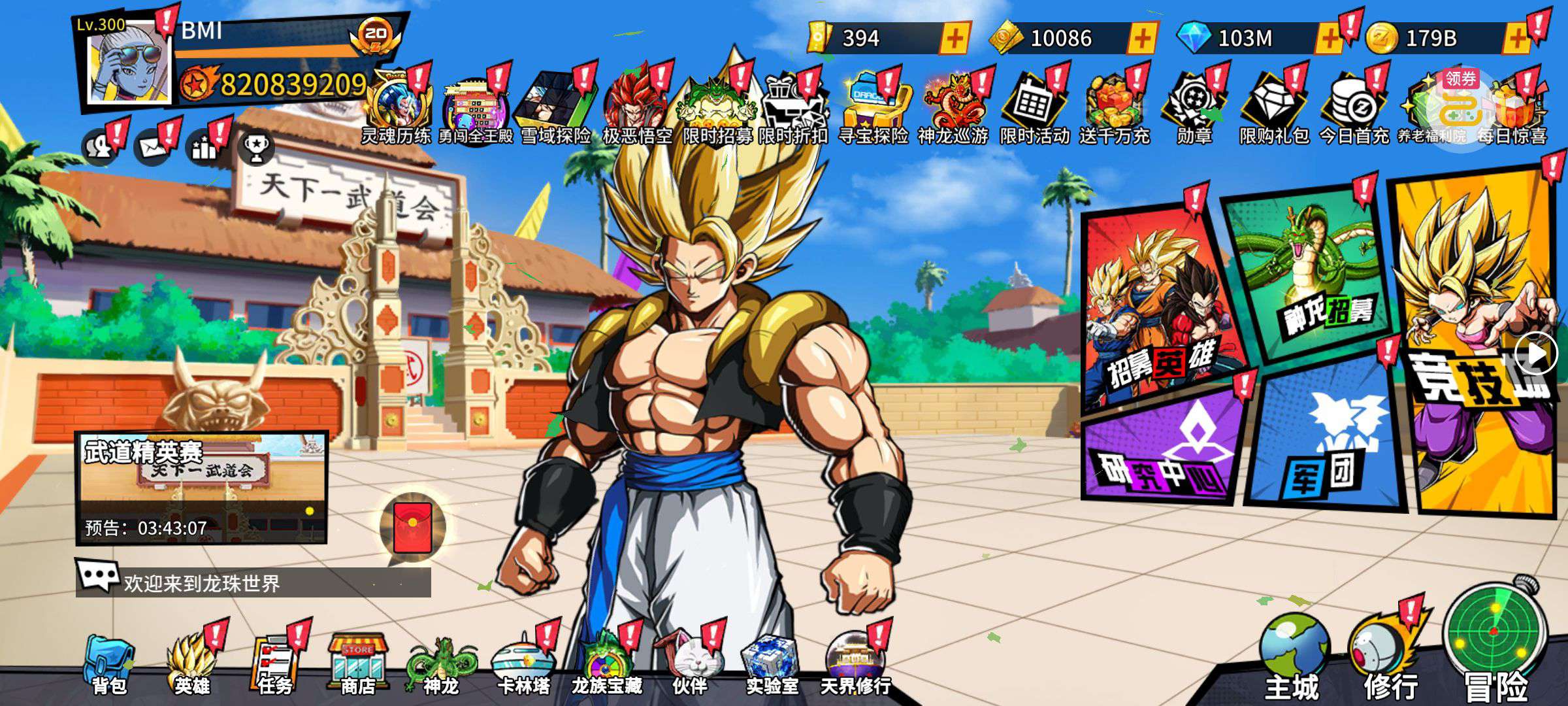The height and width of the screenshot is (706, 1568).
Task: Open the 背包 backpack inventory
Action: 108,664
